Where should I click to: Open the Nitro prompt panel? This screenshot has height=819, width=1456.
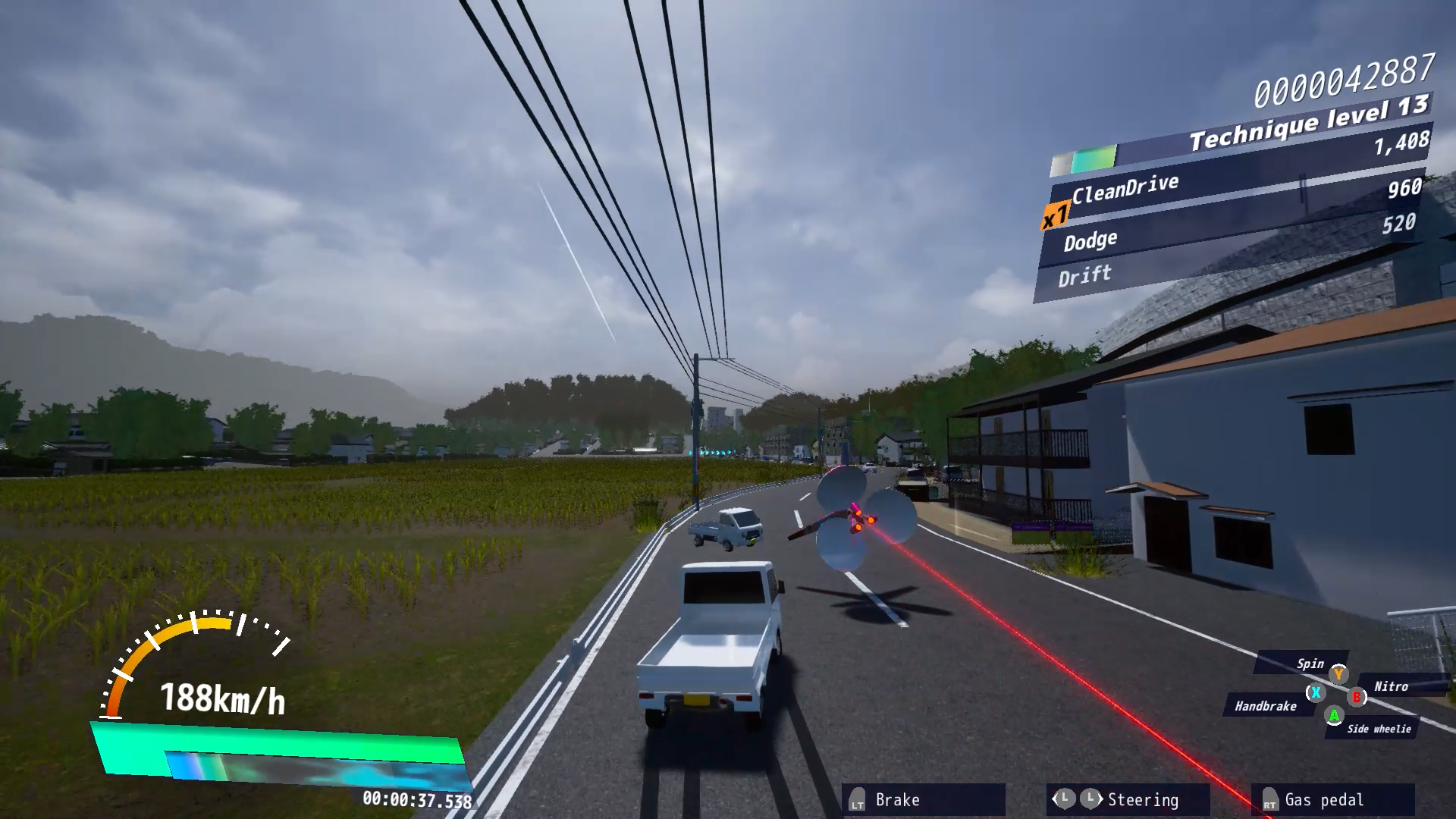(1392, 687)
